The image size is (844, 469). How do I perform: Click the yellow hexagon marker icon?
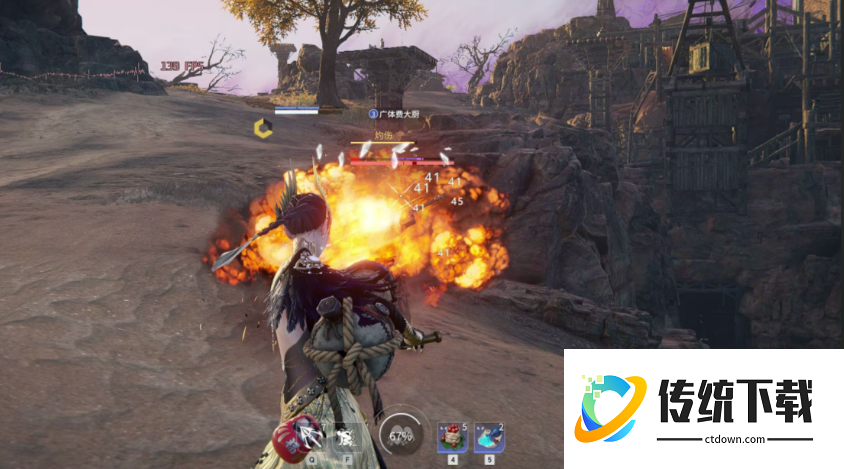click(x=262, y=127)
